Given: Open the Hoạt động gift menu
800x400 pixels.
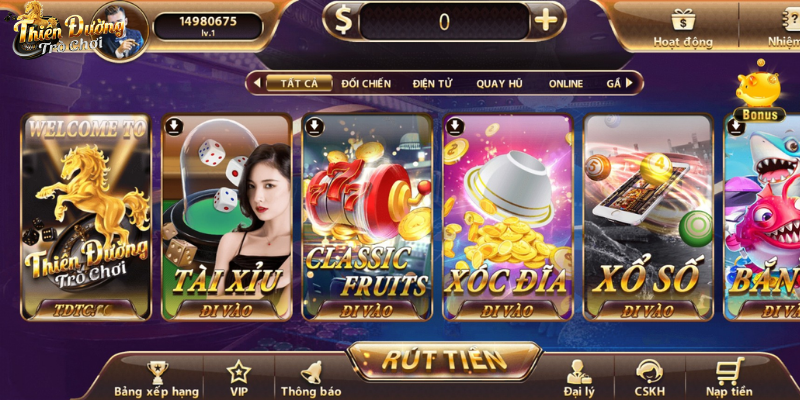Looking at the screenshot, I should (x=683, y=27).
